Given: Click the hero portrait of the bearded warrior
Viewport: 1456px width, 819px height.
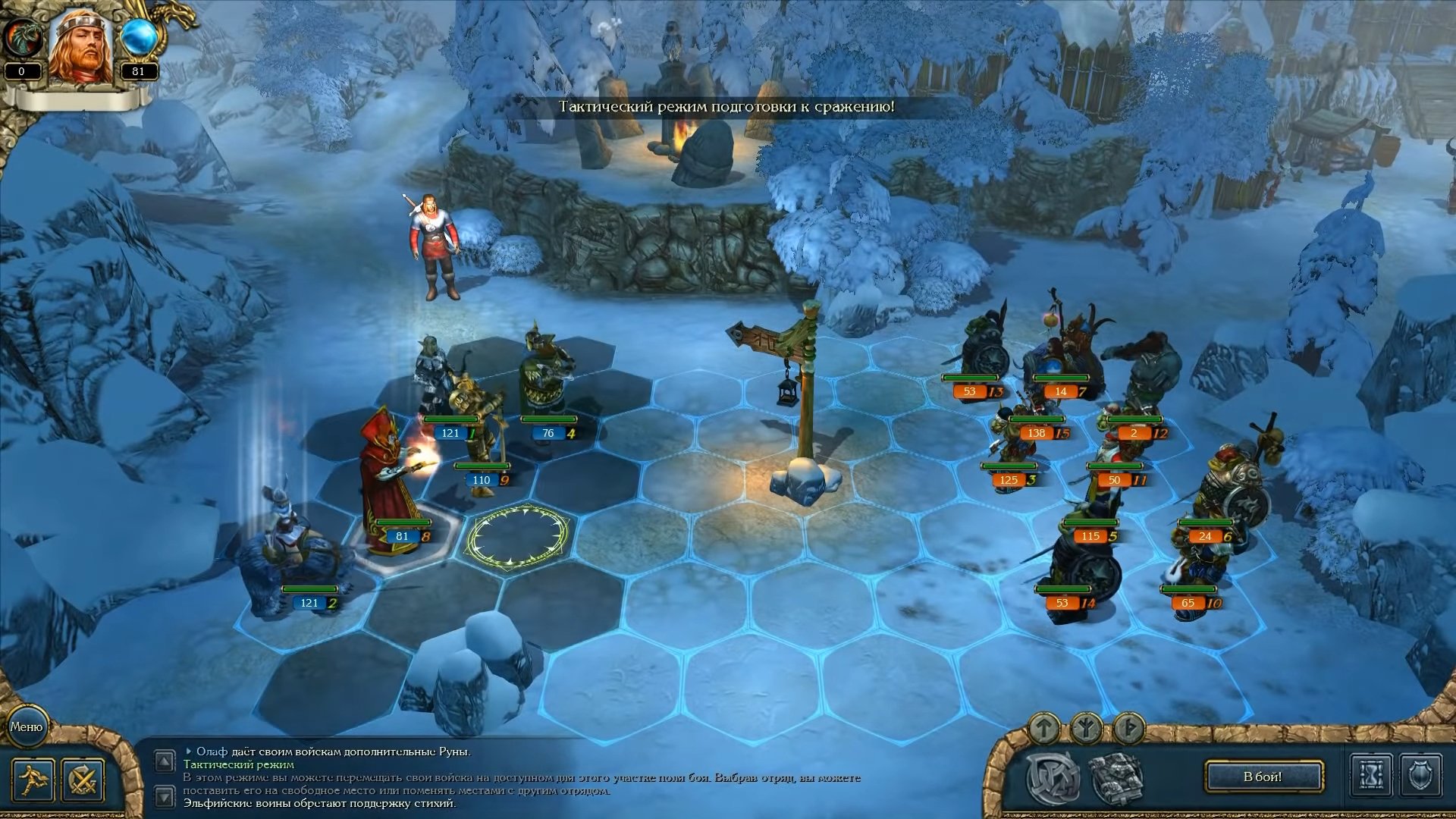Looking at the screenshot, I should pyautogui.click(x=81, y=45).
